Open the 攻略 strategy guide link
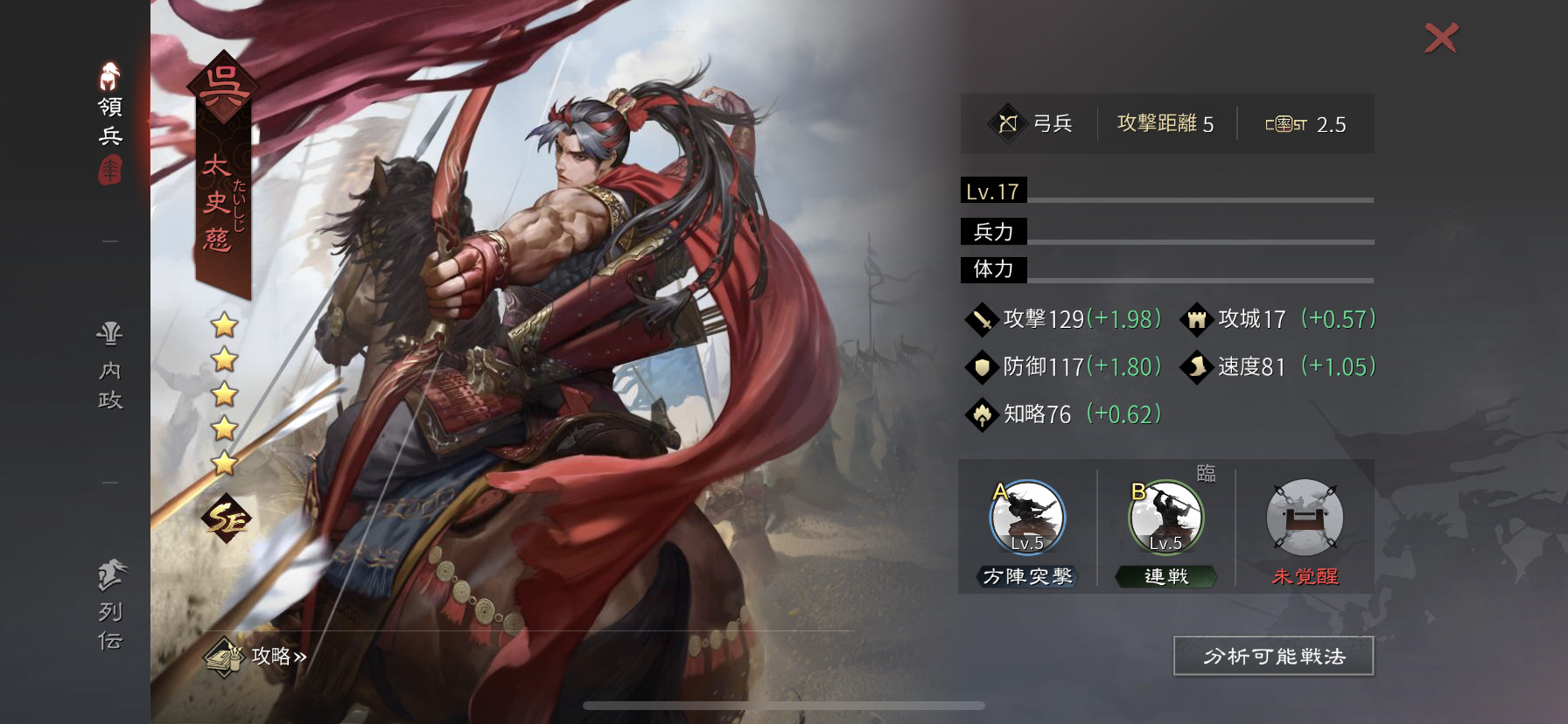This screenshot has width=1568, height=724. click(x=257, y=657)
